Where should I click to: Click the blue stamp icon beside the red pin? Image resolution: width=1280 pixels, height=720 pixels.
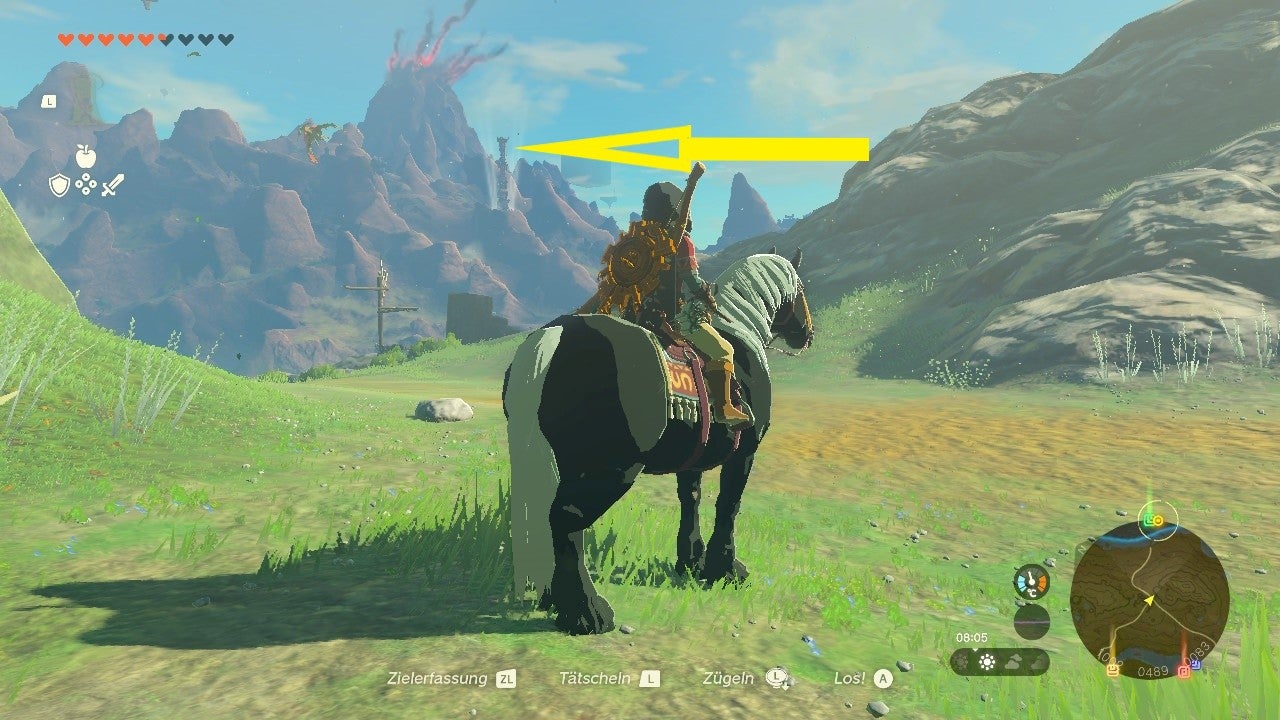(x=1196, y=664)
